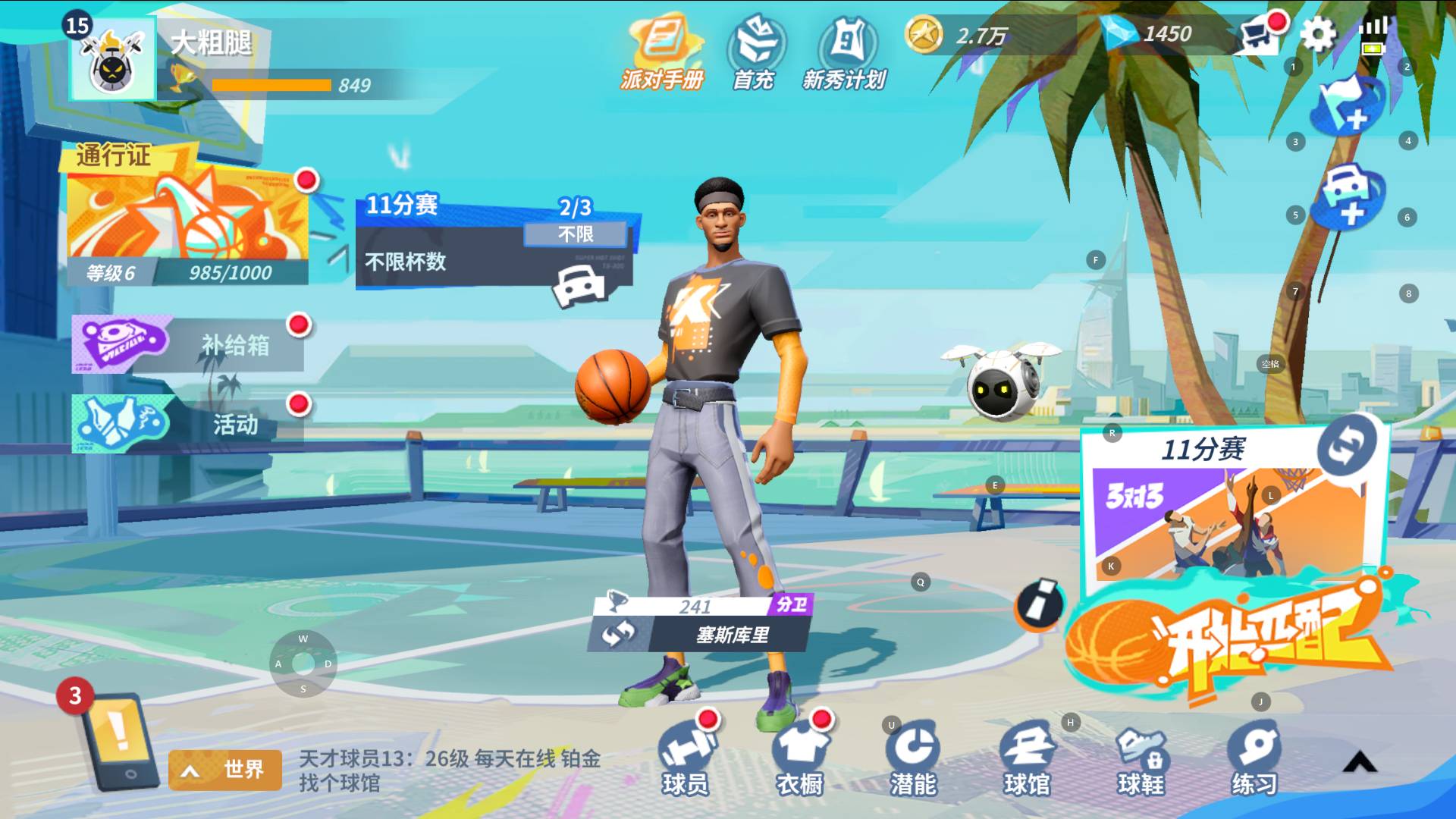Enter 练习 practice mode
This screenshot has height=819, width=1456.
(1254, 758)
